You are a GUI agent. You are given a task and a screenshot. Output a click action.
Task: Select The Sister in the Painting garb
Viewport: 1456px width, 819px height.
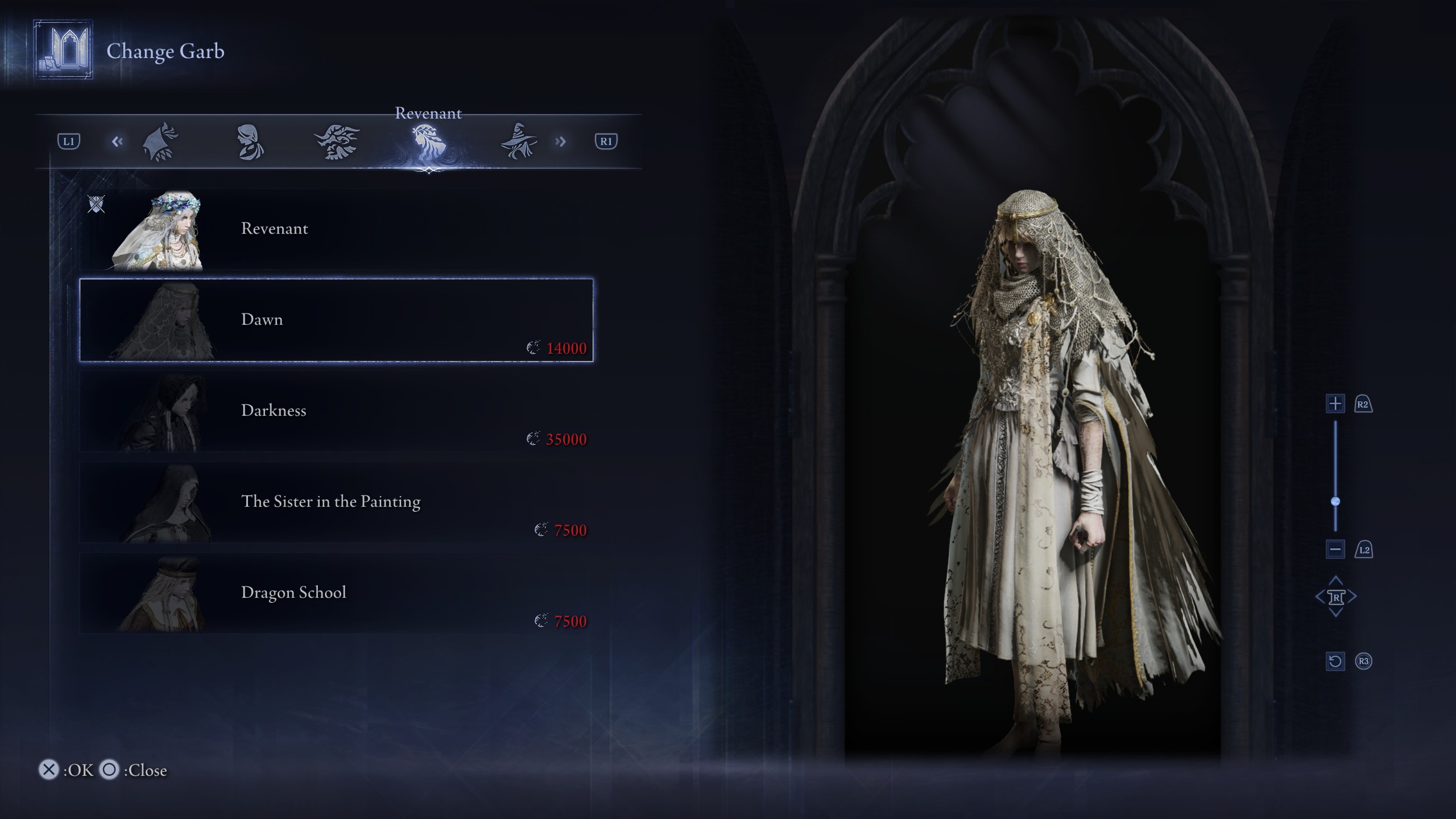pyautogui.click(x=336, y=502)
